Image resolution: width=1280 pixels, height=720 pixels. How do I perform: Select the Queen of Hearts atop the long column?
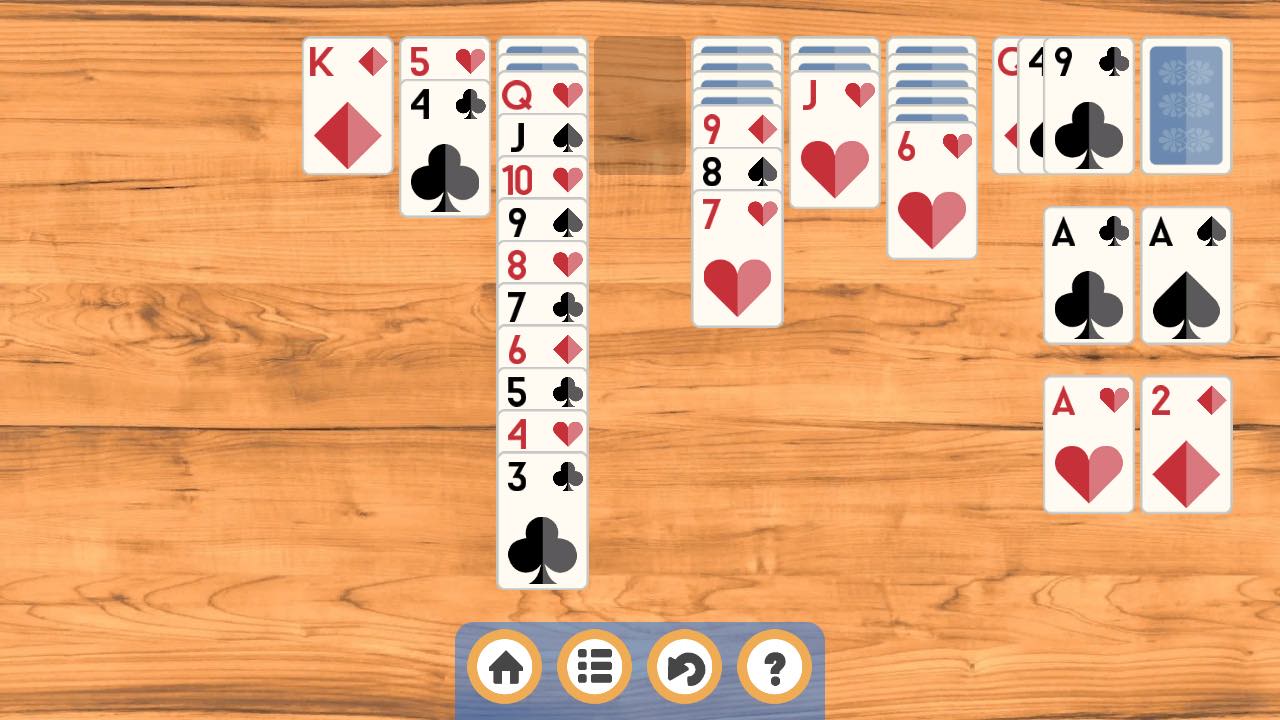pyautogui.click(x=541, y=97)
